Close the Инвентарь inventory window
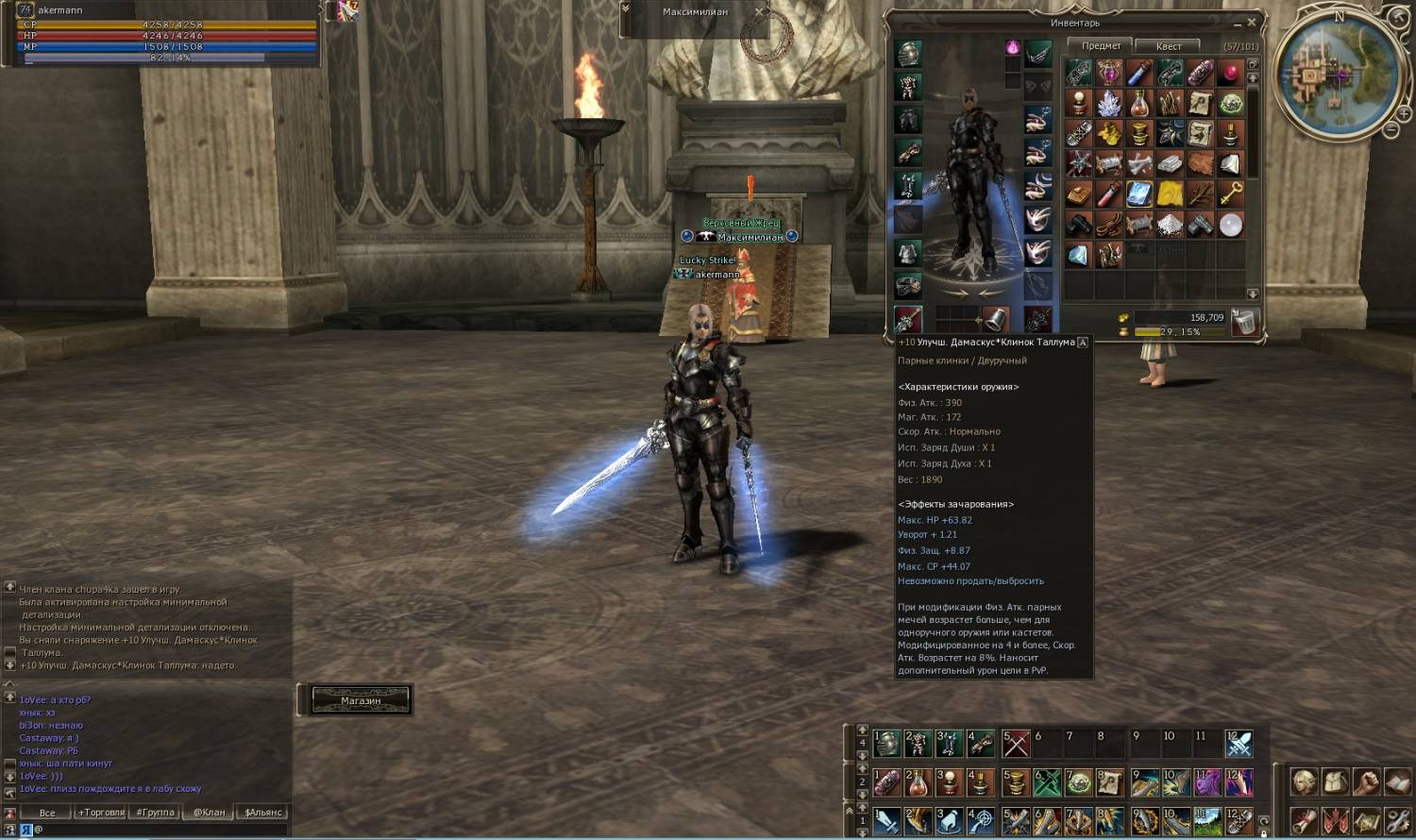Viewport: 1416px width, 840px height. (x=1252, y=22)
